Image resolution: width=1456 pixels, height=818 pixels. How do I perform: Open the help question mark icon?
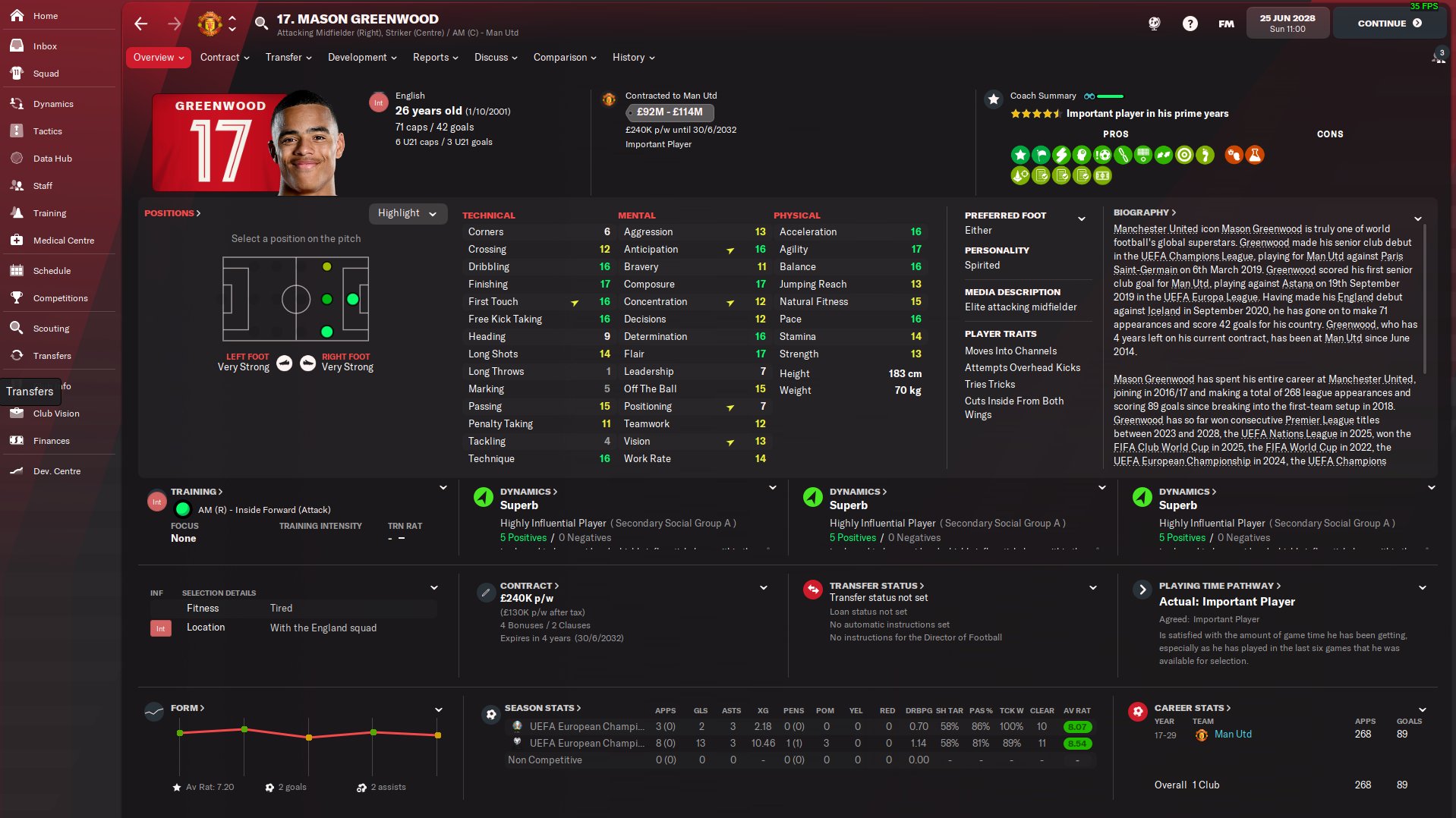coord(1190,23)
